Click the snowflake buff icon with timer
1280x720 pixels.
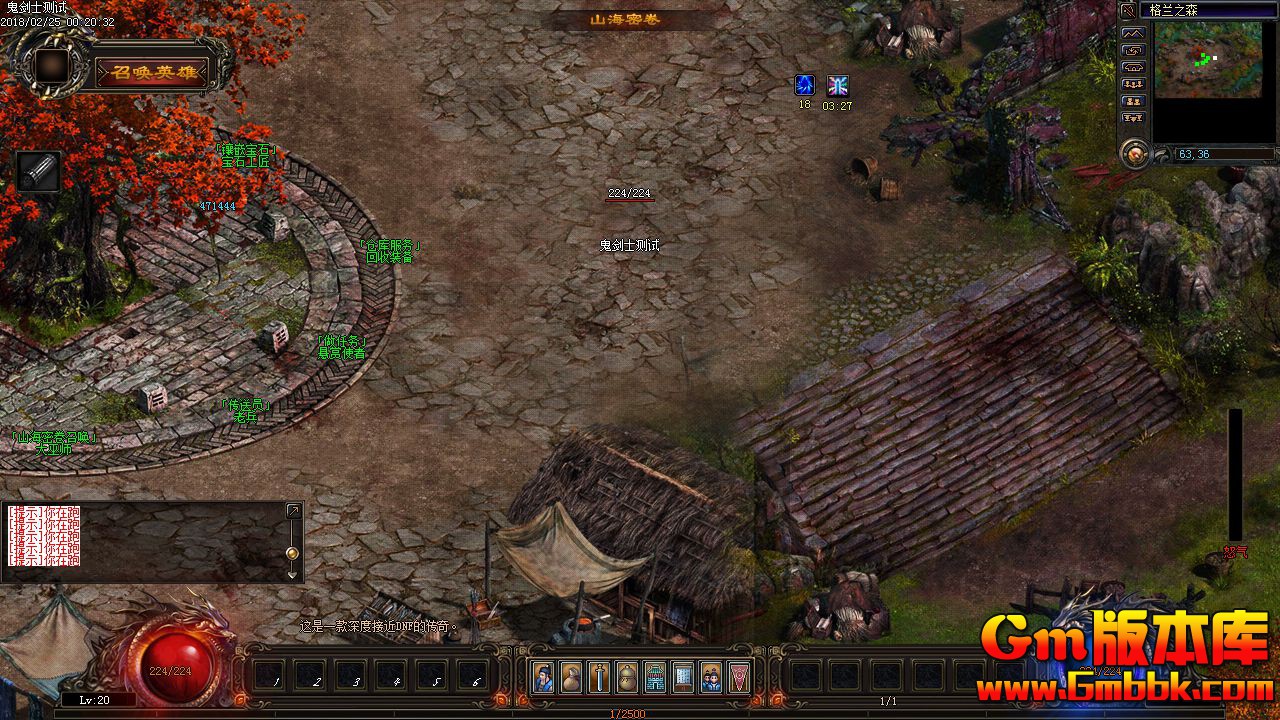coord(837,85)
